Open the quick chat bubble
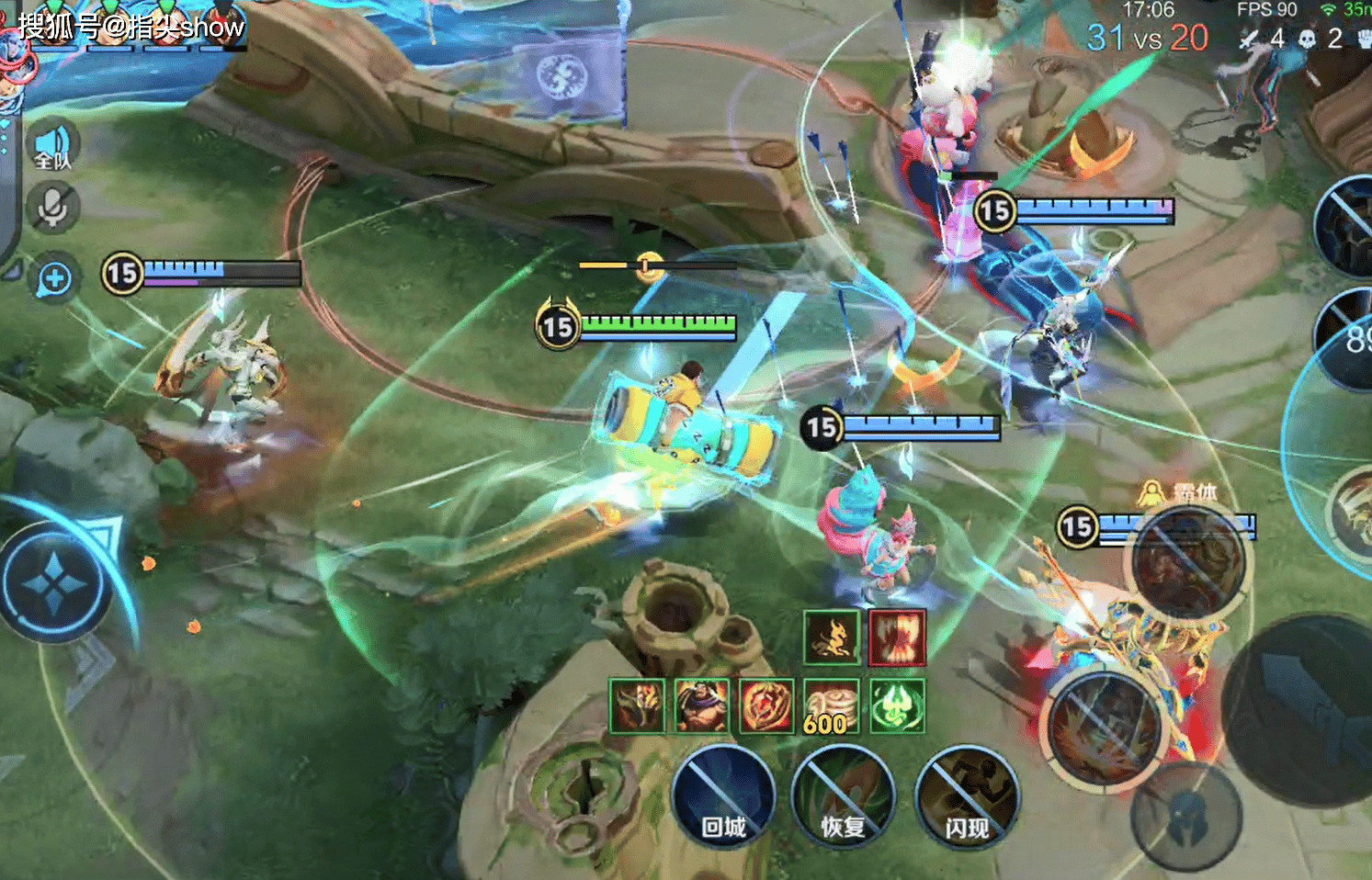Screen dimensions: 1372x880 coord(54,279)
